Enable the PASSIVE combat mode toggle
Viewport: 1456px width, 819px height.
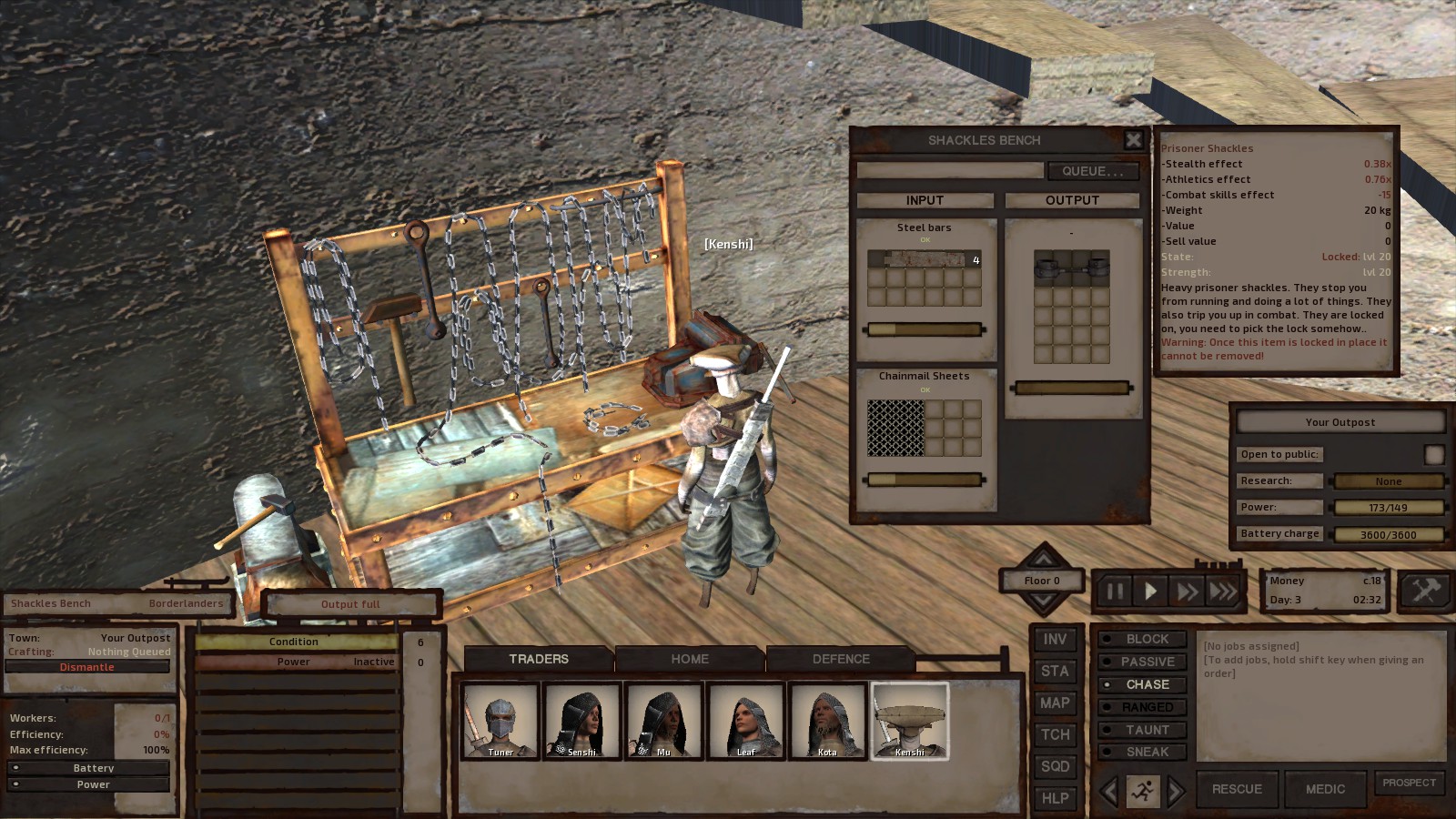click(1141, 662)
